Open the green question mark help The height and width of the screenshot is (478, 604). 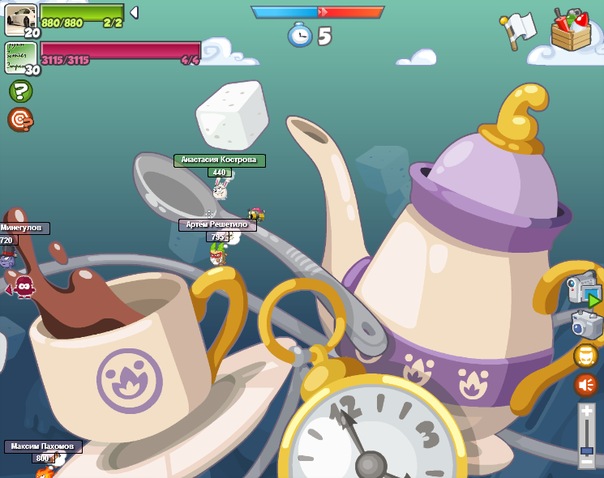click(20, 91)
